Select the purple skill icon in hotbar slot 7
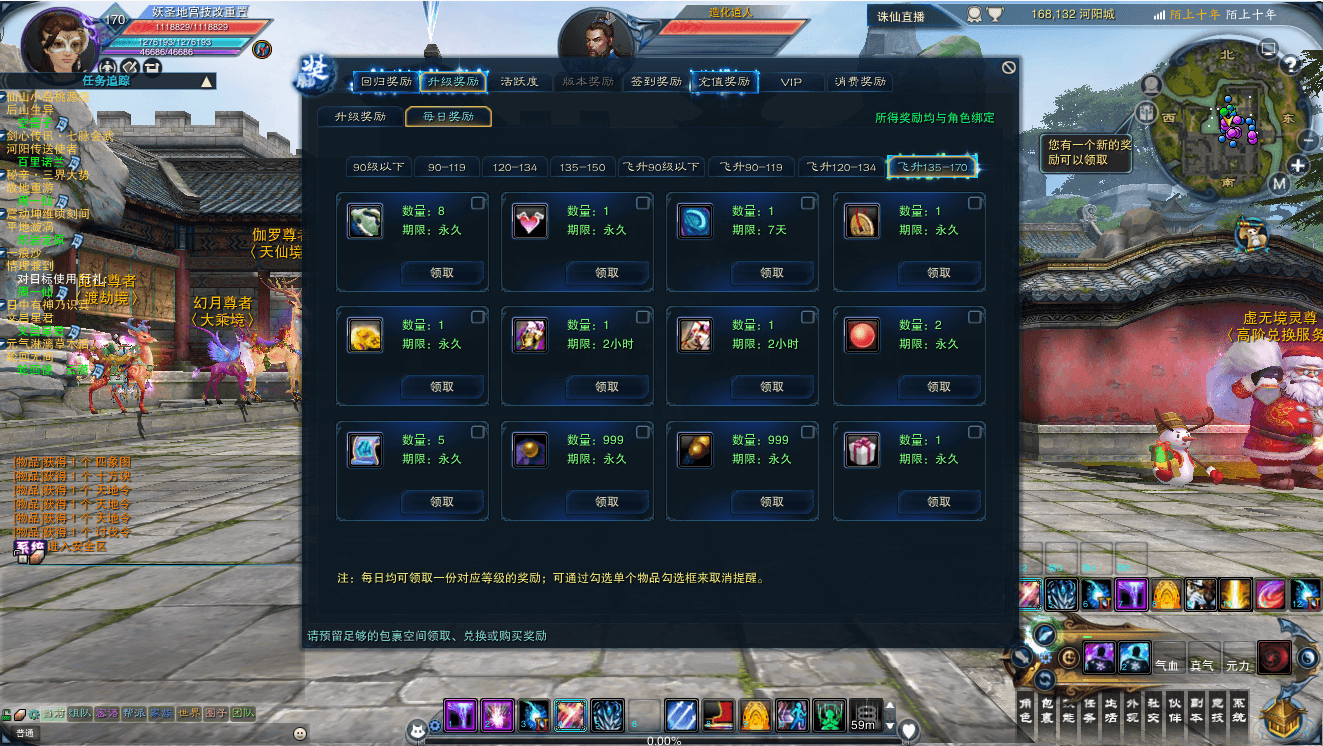The height and width of the screenshot is (746, 1323). [x=1131, y=594]
